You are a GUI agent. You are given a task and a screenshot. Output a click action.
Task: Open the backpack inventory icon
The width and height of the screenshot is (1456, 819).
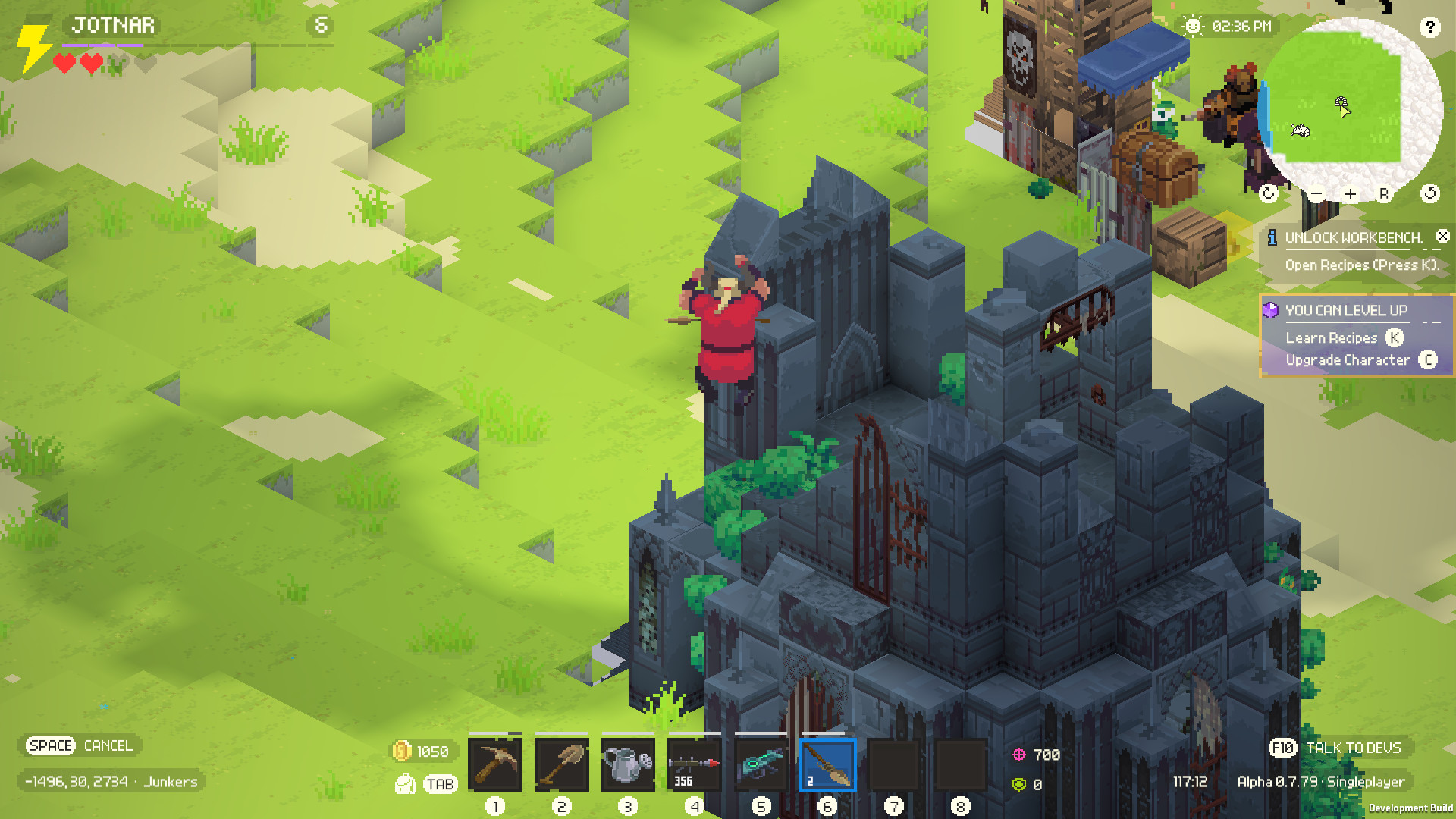click(x=406, y=783)
